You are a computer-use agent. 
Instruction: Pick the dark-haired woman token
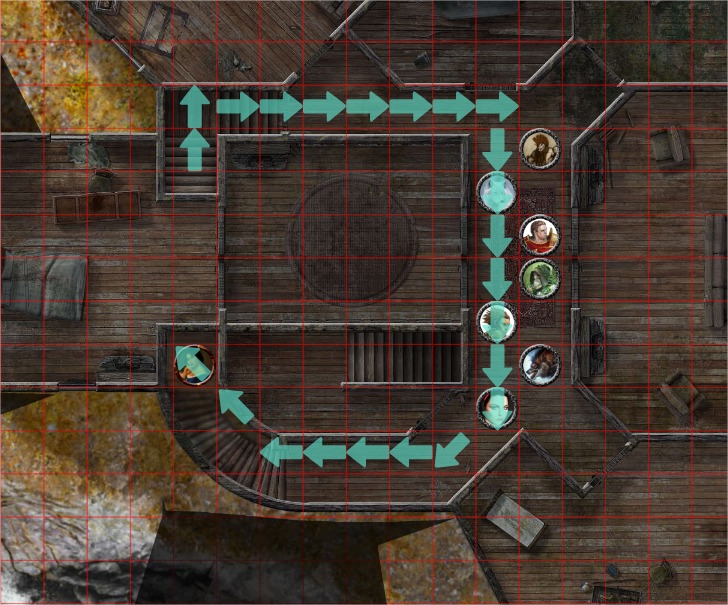click(x=497, y=407)
